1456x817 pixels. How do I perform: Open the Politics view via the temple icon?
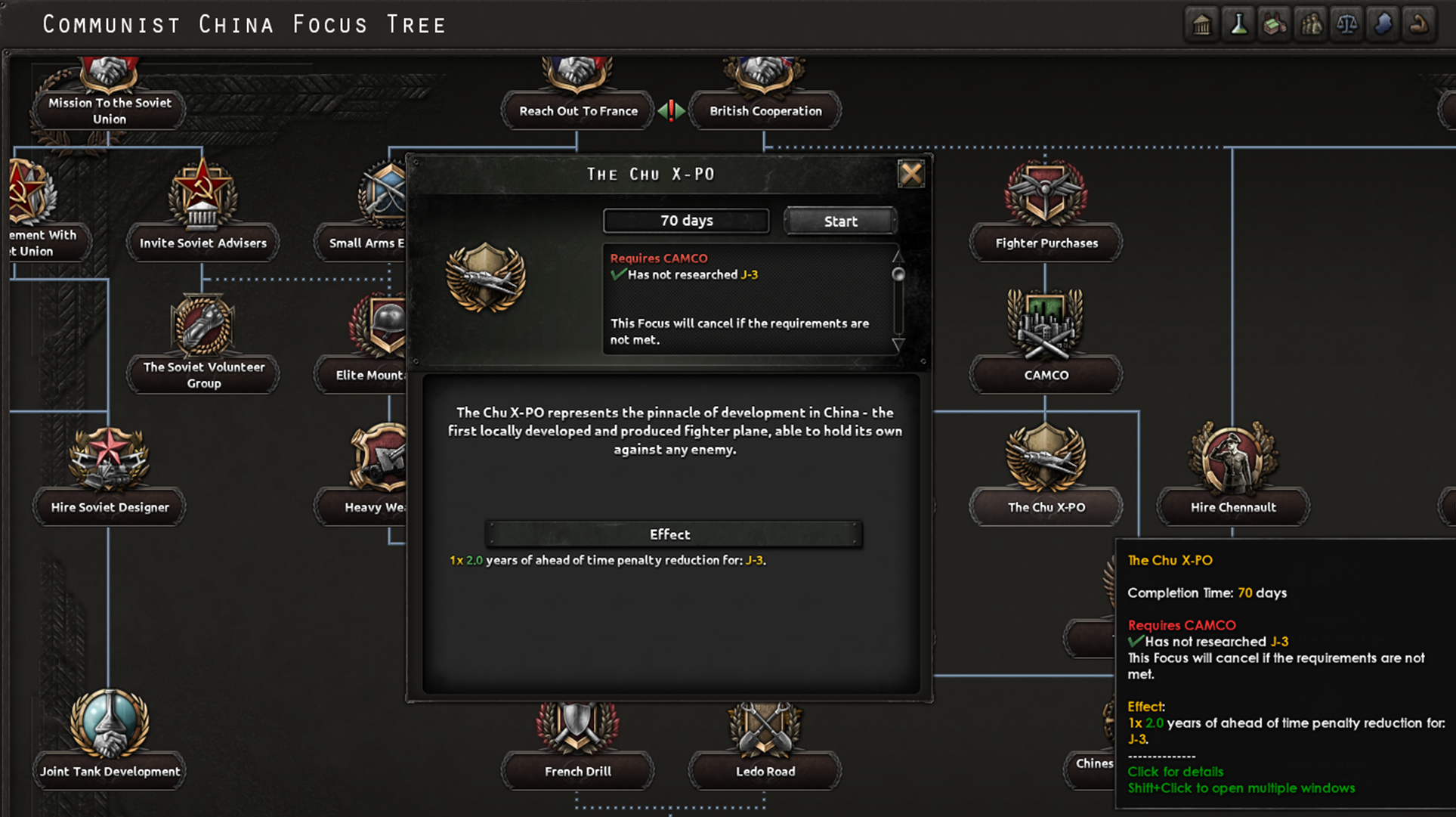[1201, 23]
